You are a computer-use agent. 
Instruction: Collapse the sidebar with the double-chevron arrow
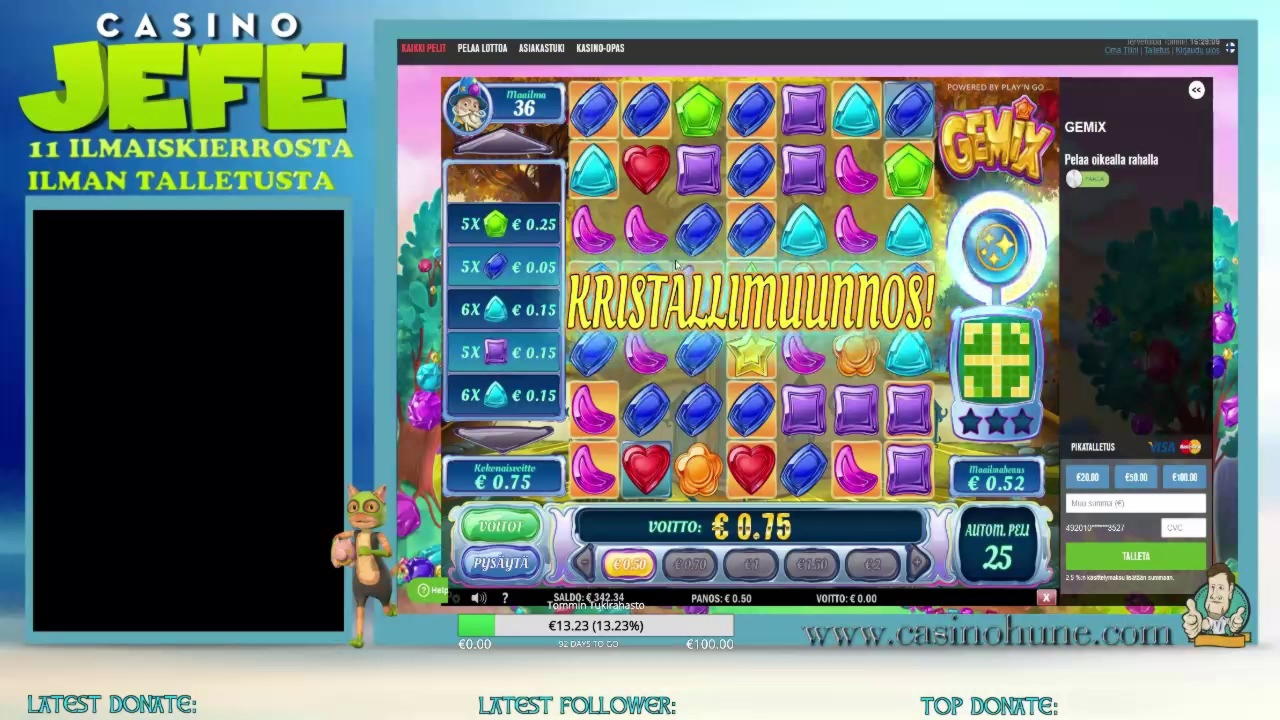point(1196,90)
